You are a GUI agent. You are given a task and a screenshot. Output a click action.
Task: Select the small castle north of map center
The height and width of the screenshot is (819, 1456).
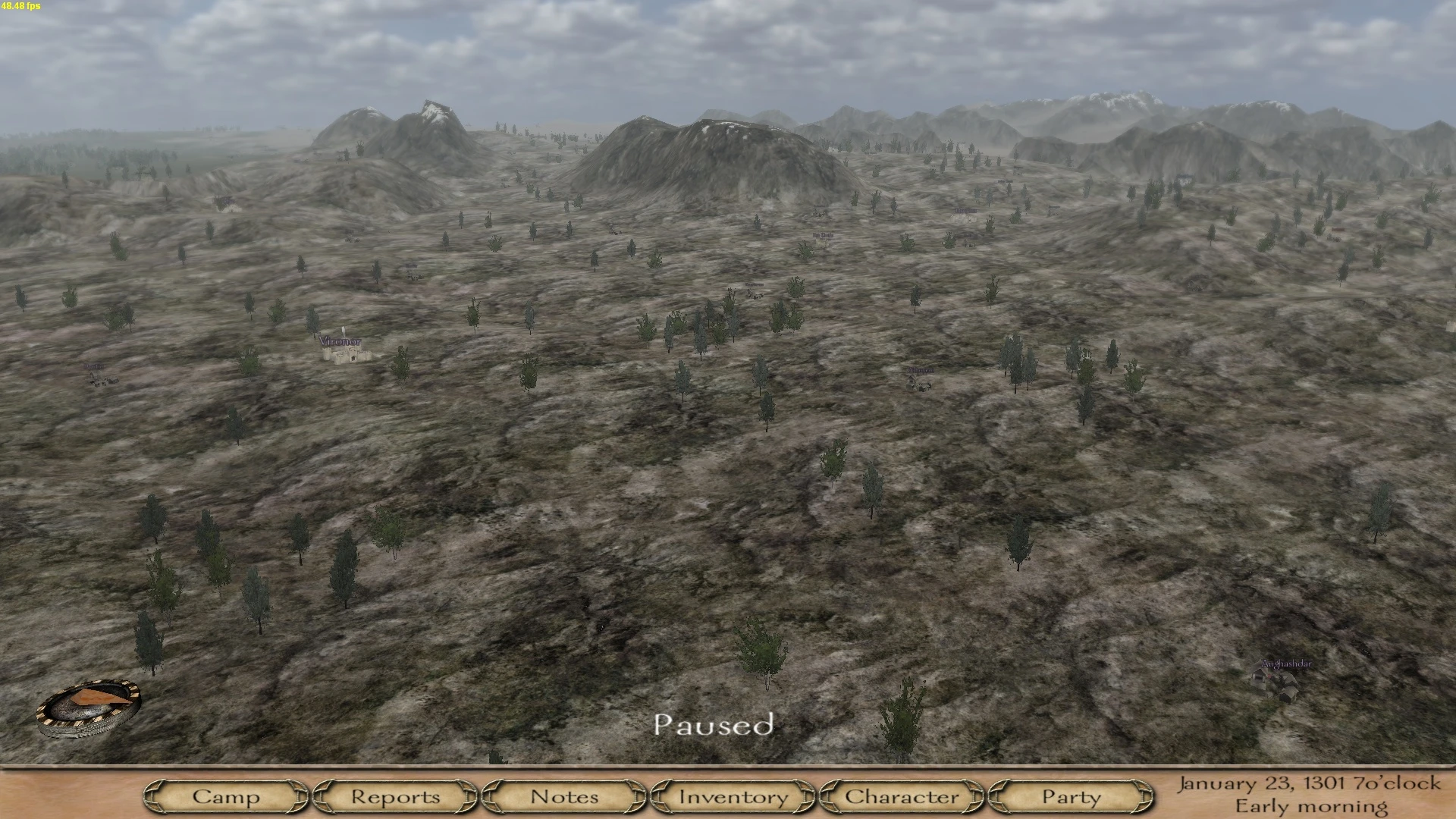pyautogui.click(x=821, y=245)
